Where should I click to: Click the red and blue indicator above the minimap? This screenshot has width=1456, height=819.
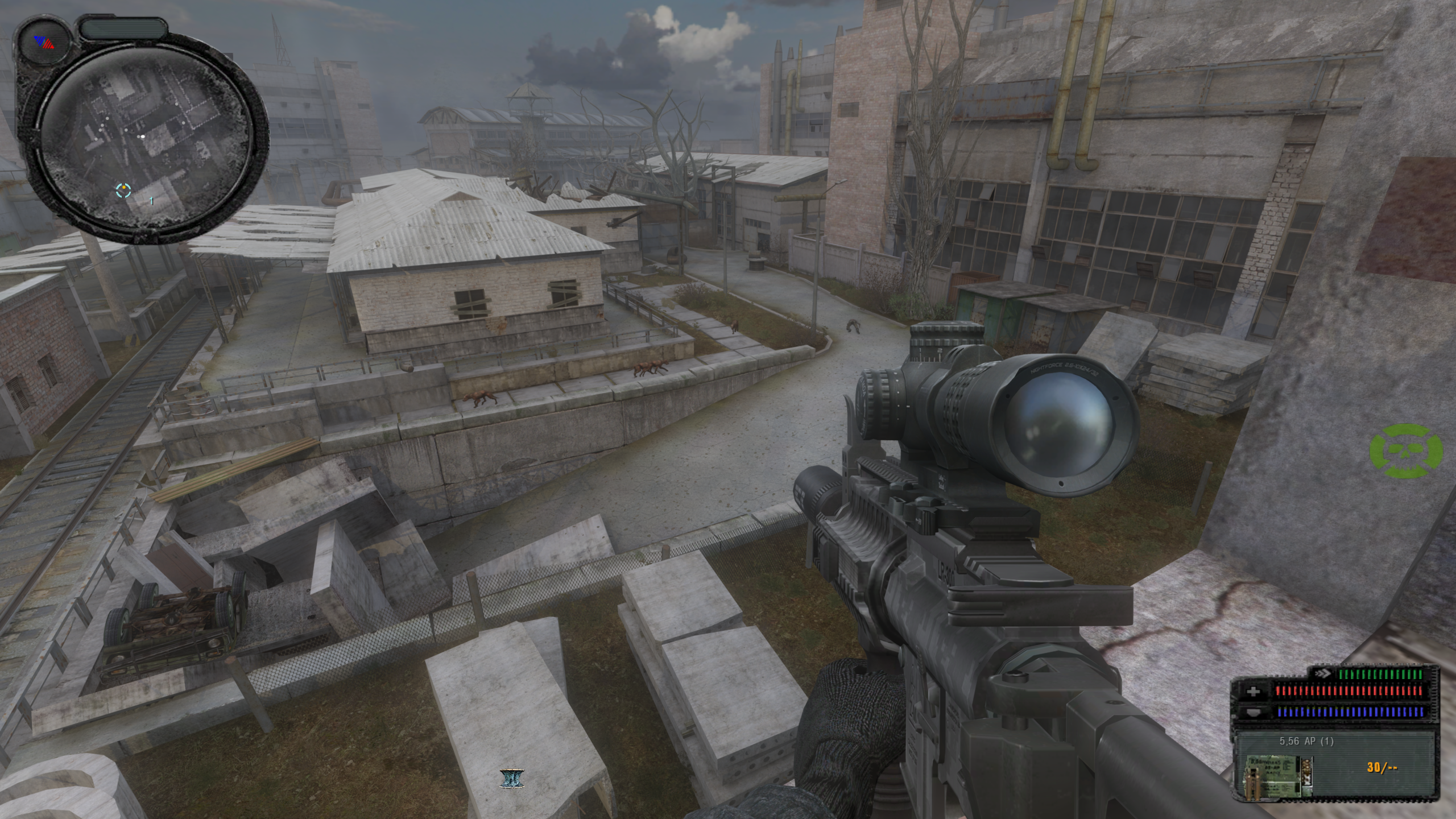(x=44, y=43)
